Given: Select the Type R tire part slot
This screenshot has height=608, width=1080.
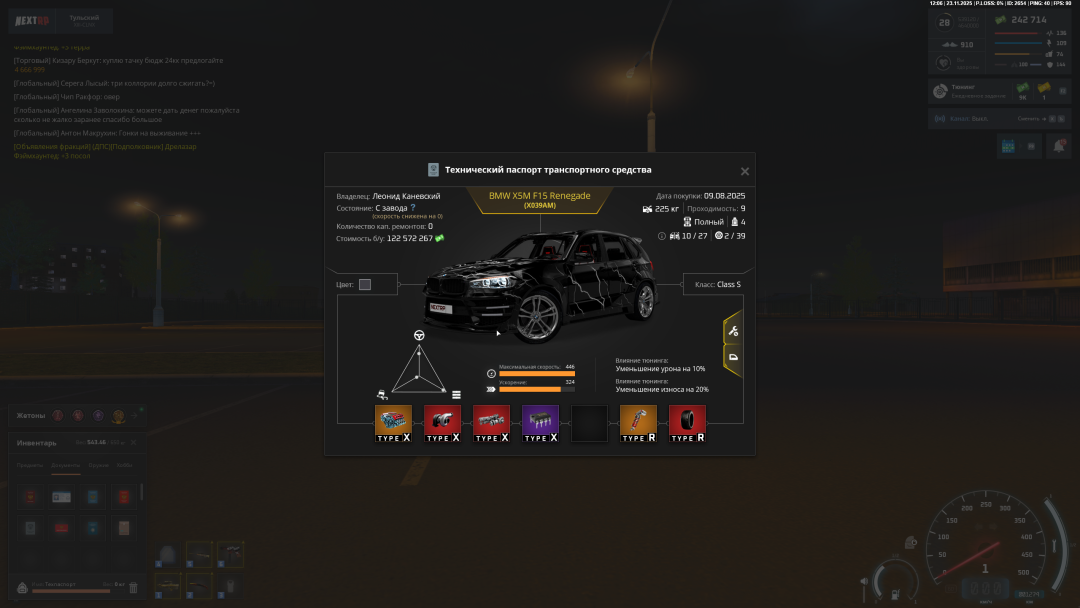Looking at the screenshot, I should coord(687,423).
